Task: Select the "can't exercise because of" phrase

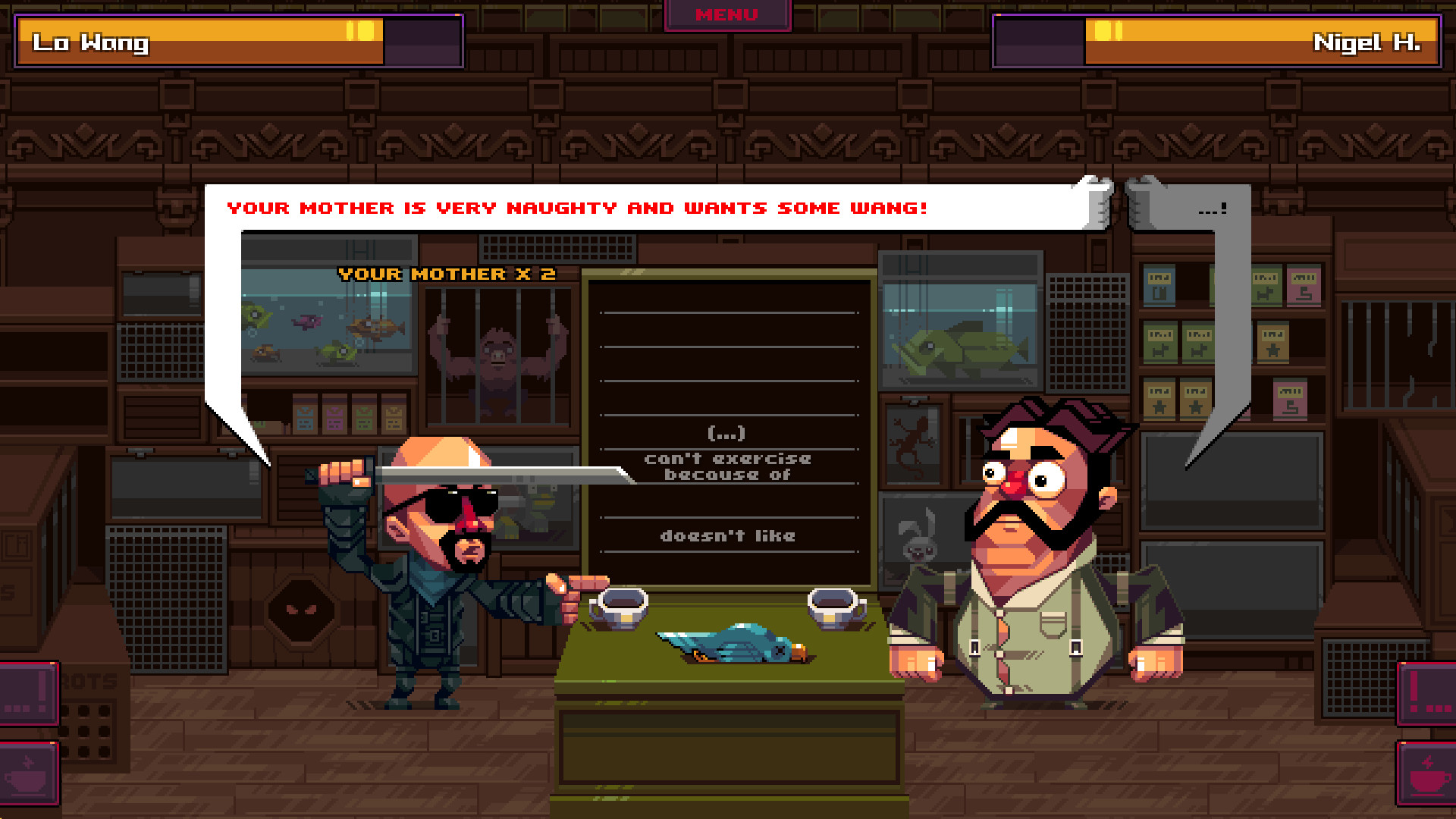Action: pos(729,466)
